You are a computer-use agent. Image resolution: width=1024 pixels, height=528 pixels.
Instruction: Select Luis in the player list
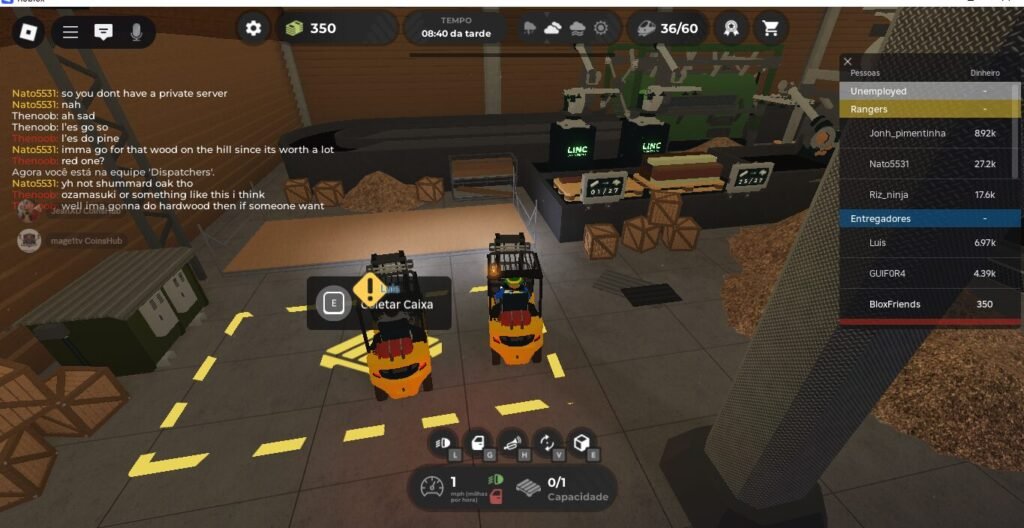point(929,242)
